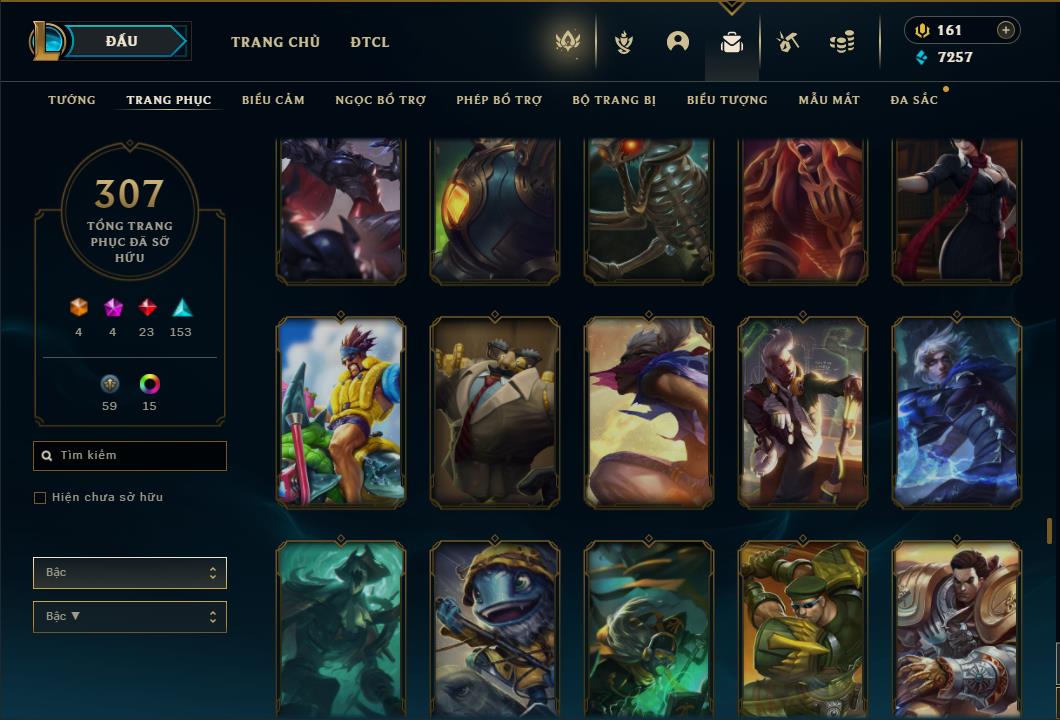Go to TRANG CHỦ home page
Screen dimensions: 1060x720
tap(275, 42)
